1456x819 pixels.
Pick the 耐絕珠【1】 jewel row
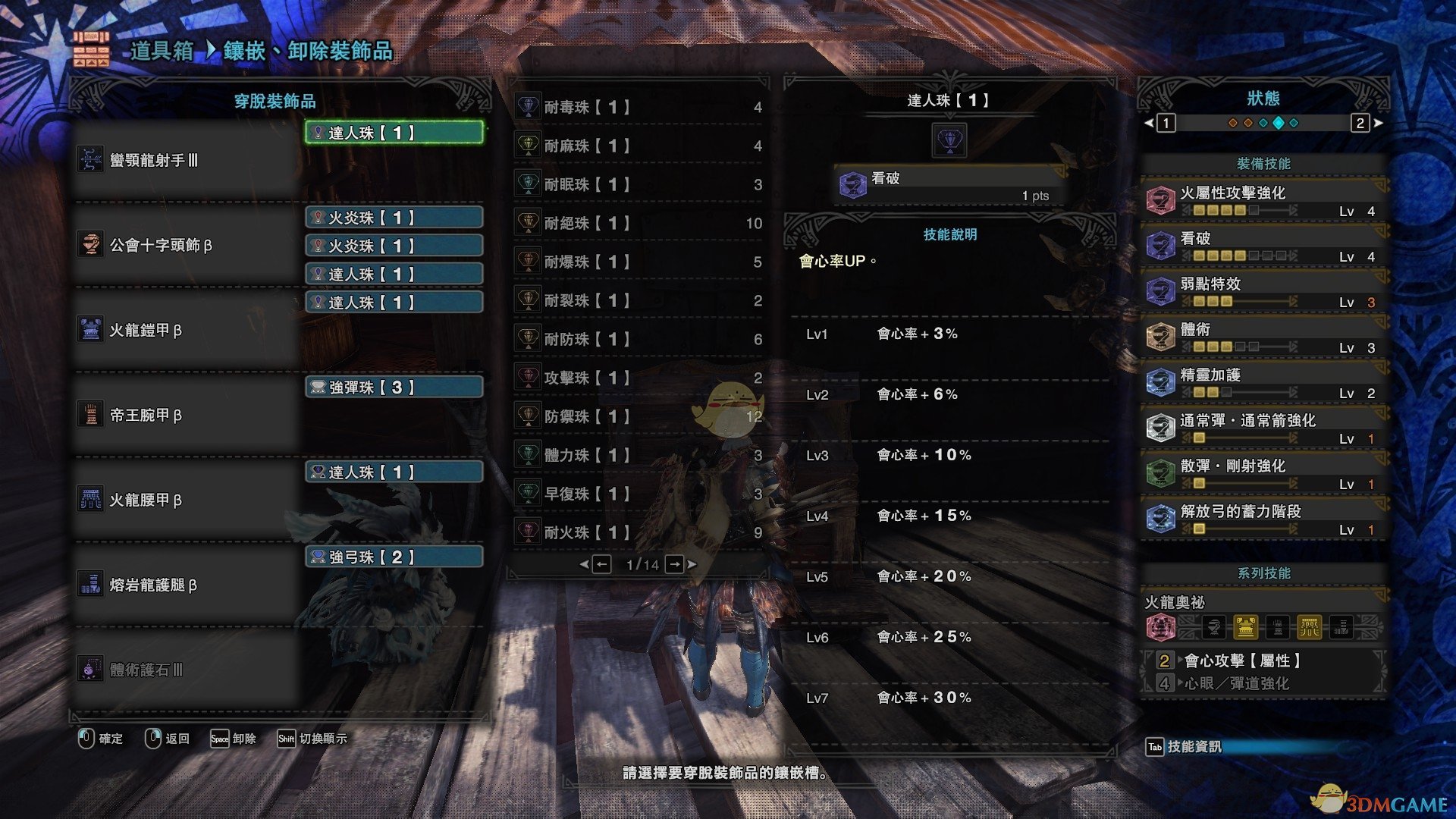(639, 224)
